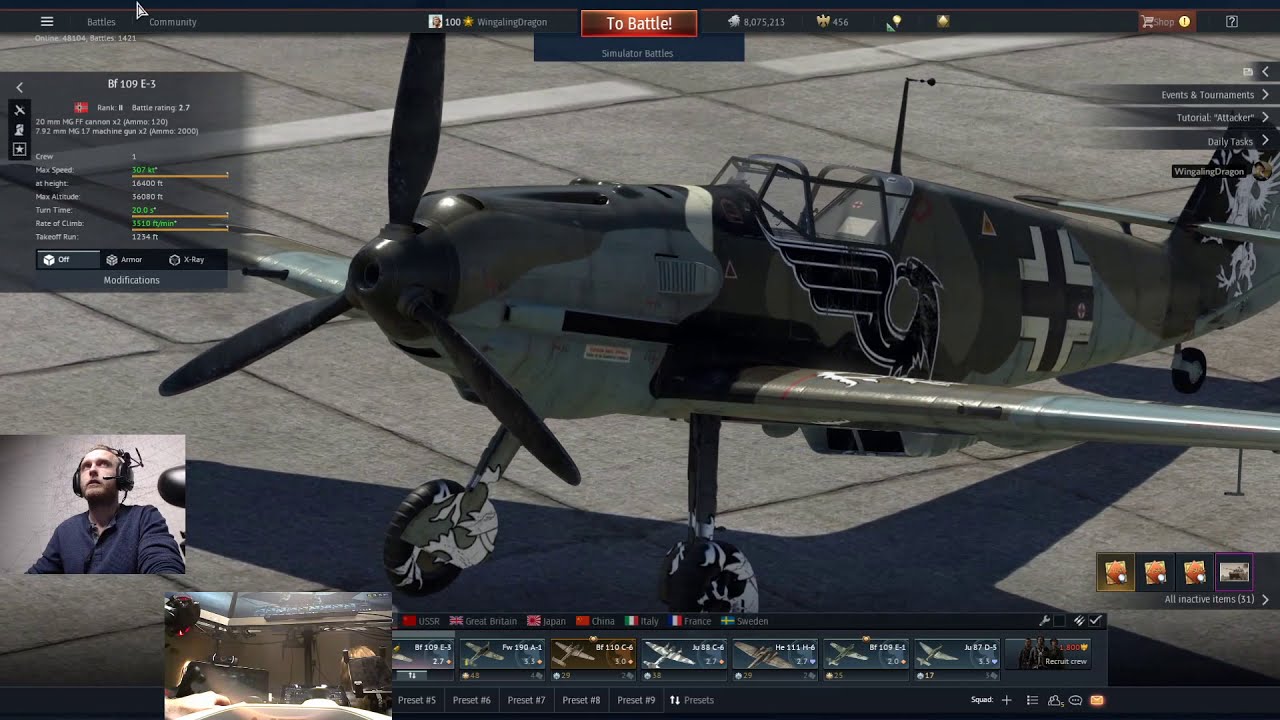Open the glowing mail envelope

click(1097, 700)
